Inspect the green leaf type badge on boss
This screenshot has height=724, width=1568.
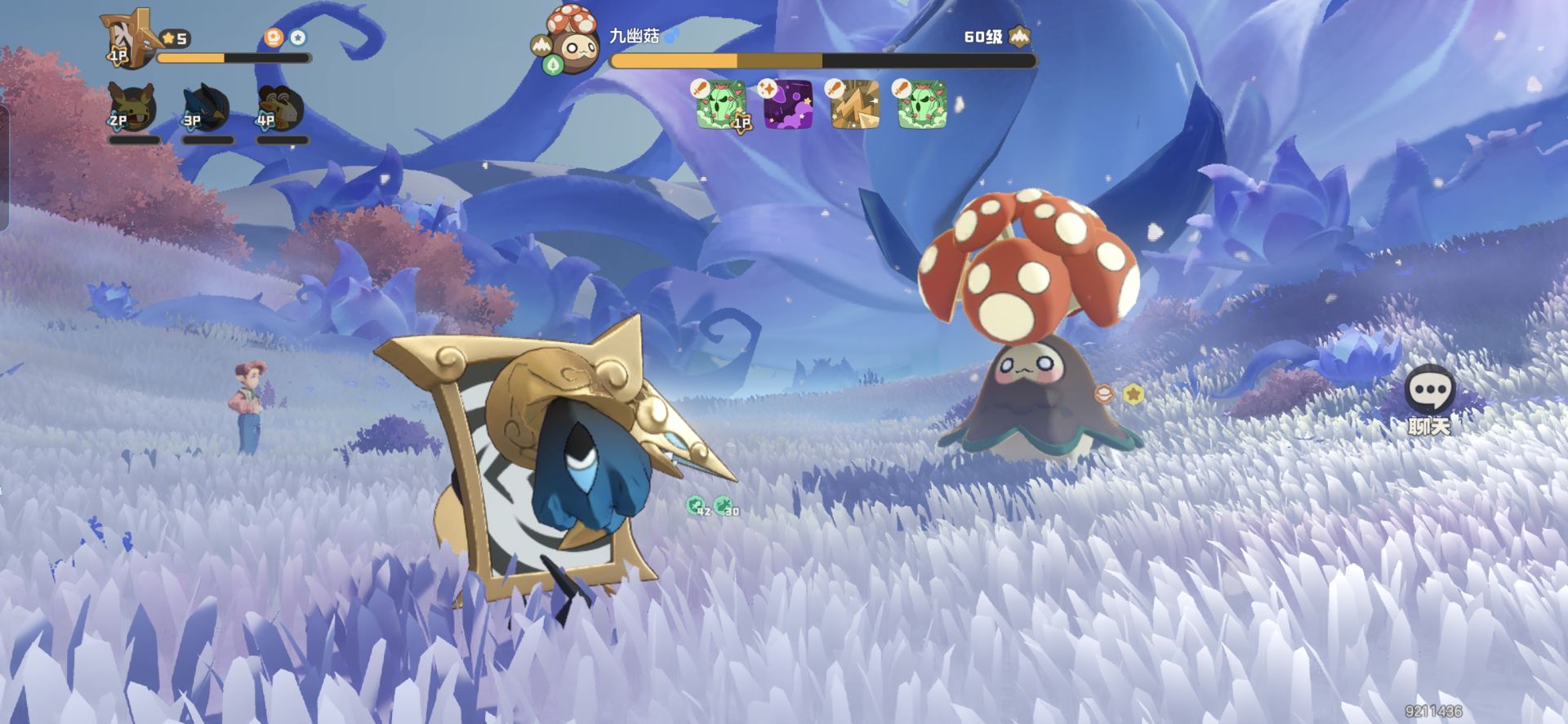pyautogui.click(x=554, y=65)
